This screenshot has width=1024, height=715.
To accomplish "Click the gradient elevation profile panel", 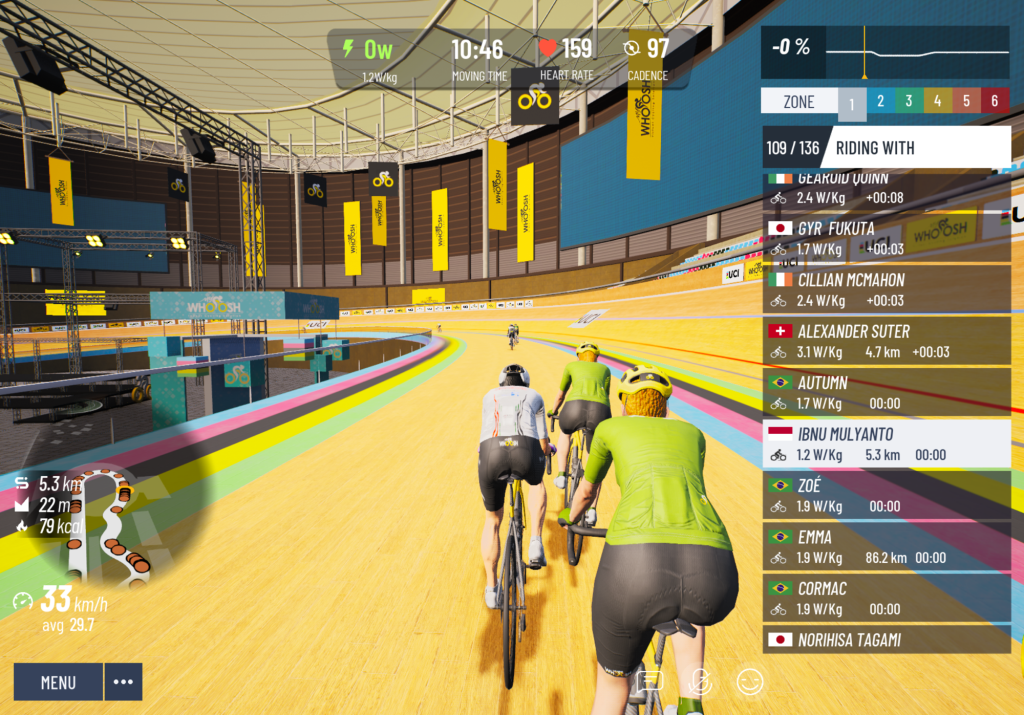I will pos(886,52).
